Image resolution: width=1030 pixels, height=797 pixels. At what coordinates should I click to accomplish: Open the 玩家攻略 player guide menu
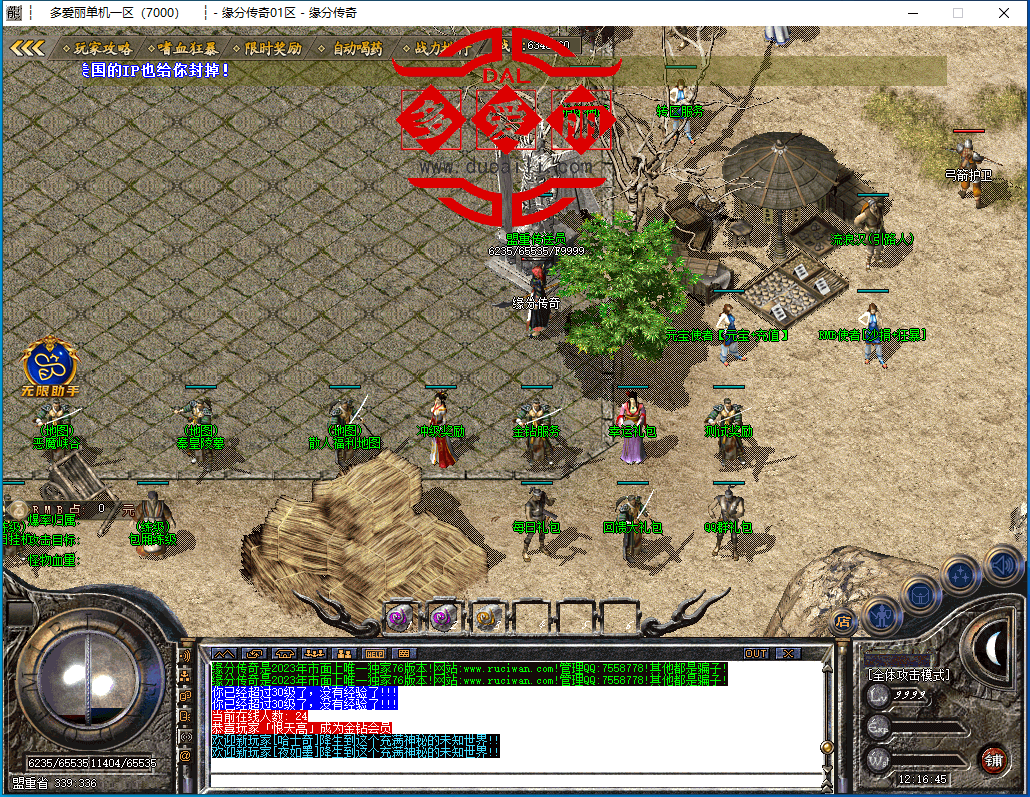103,47
